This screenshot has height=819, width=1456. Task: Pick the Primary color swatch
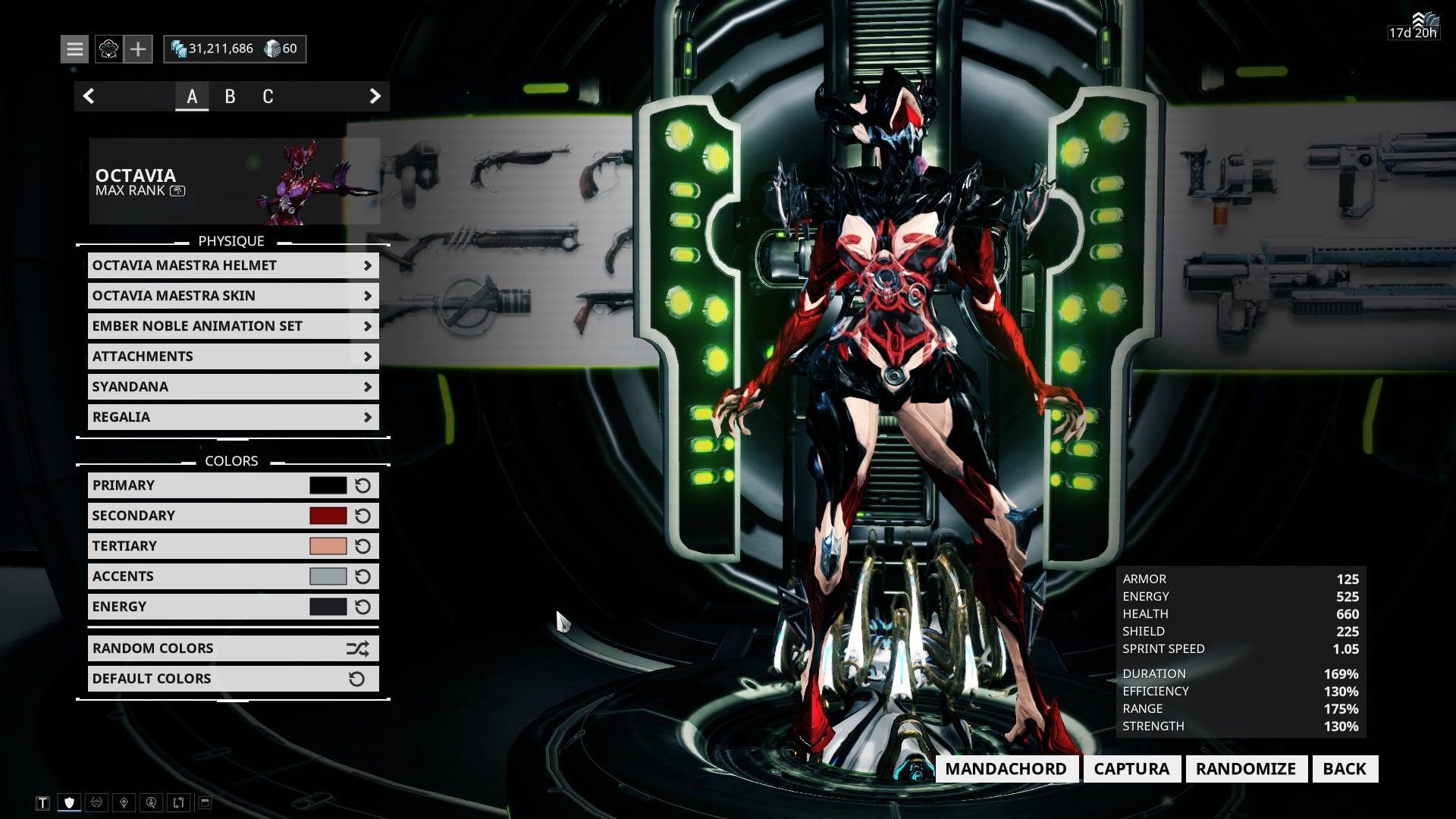328,485
